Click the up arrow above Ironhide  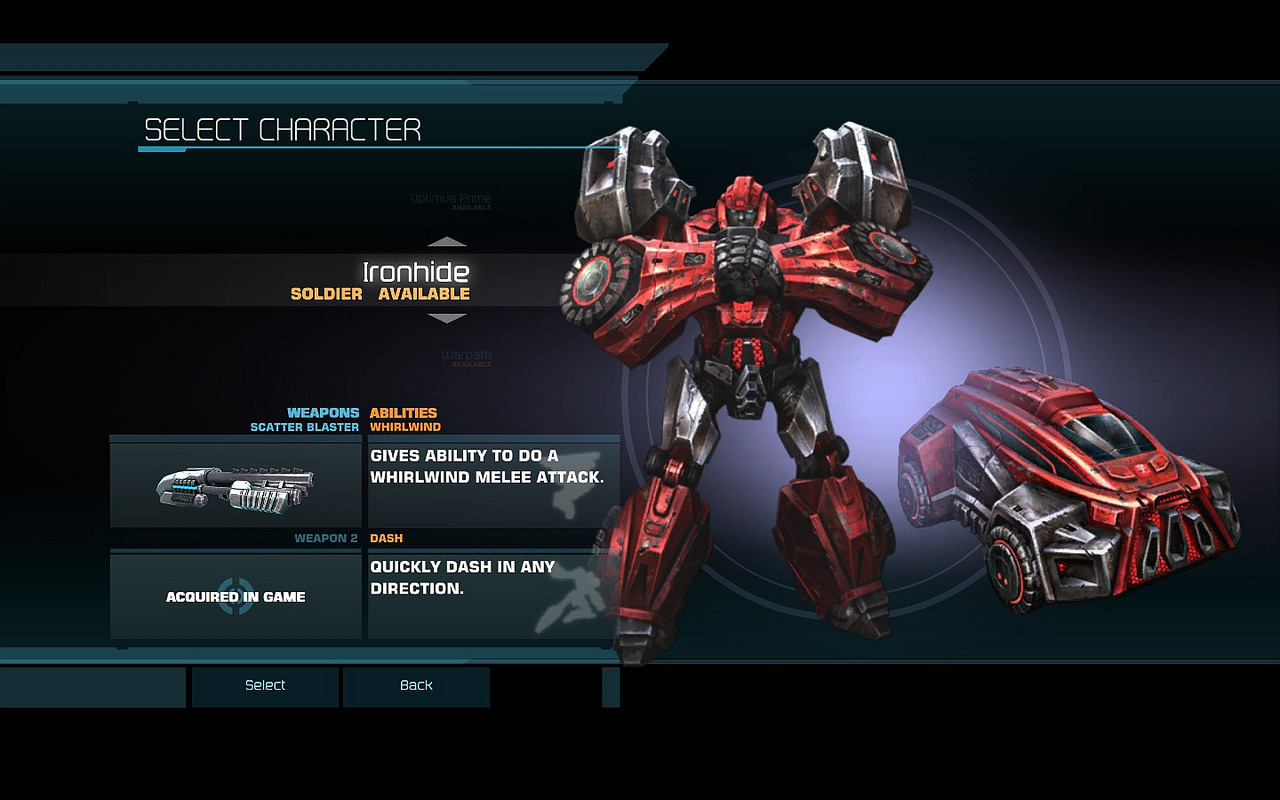[447, 242]
